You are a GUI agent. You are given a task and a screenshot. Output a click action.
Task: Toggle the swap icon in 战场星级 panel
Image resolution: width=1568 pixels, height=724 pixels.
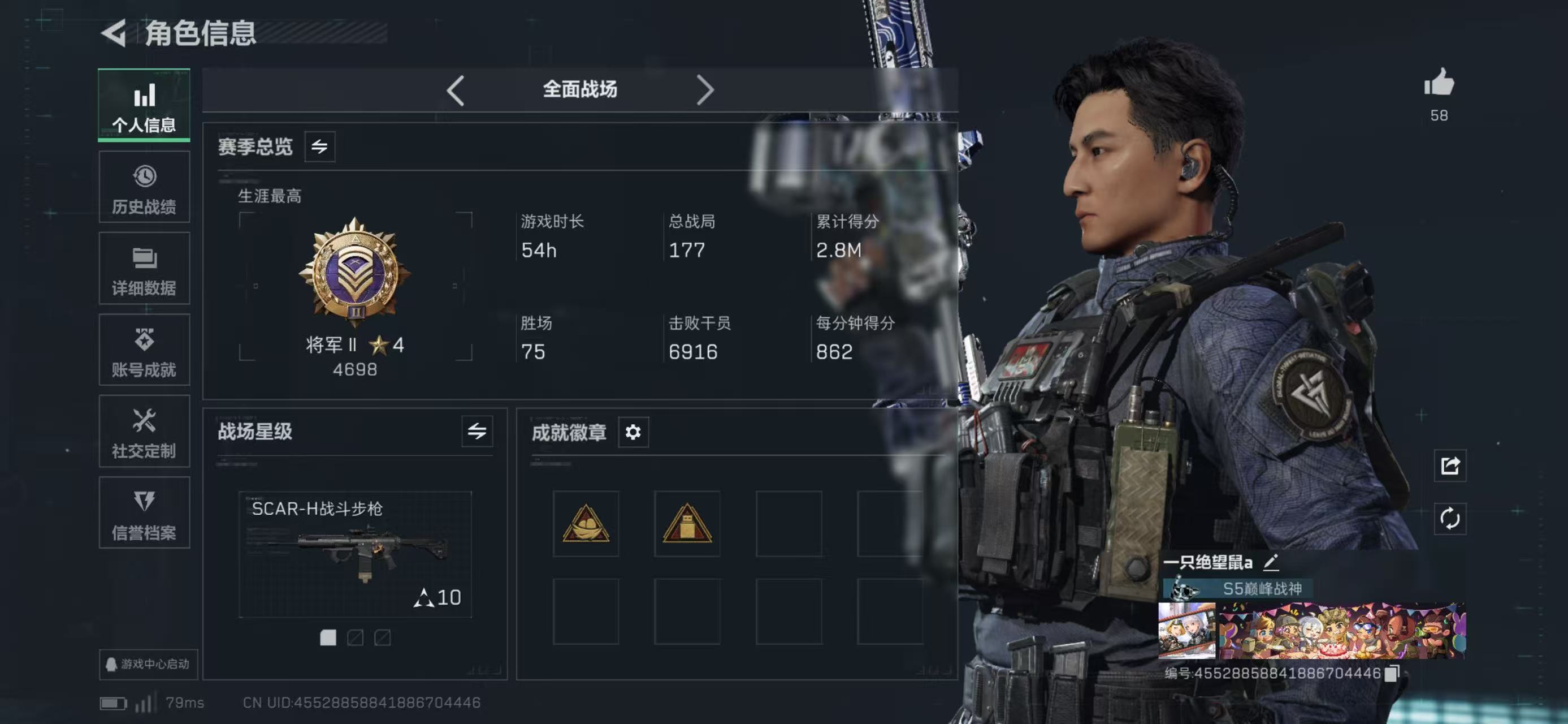(x=477, y=432)
